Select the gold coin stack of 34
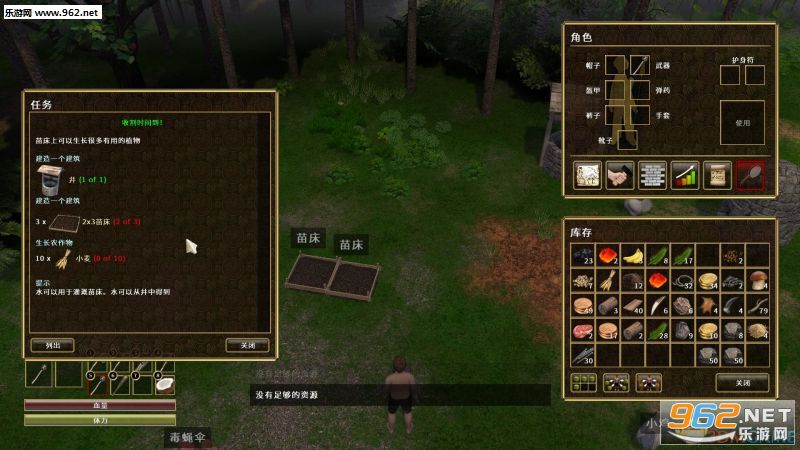Image resolution: width=800 pixels, height=450 pixels. 708,281
